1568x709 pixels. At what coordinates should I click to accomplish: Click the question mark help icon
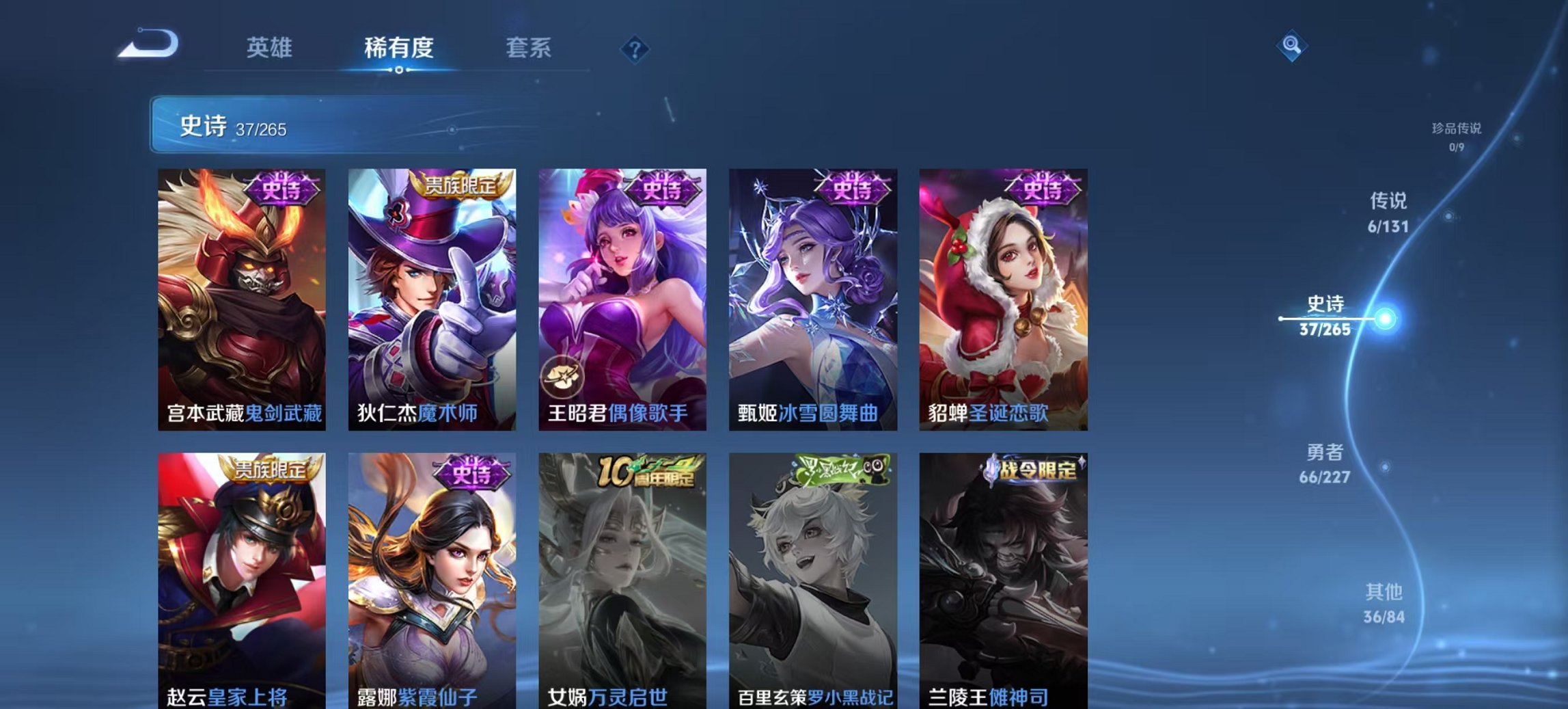coord(635,48)
